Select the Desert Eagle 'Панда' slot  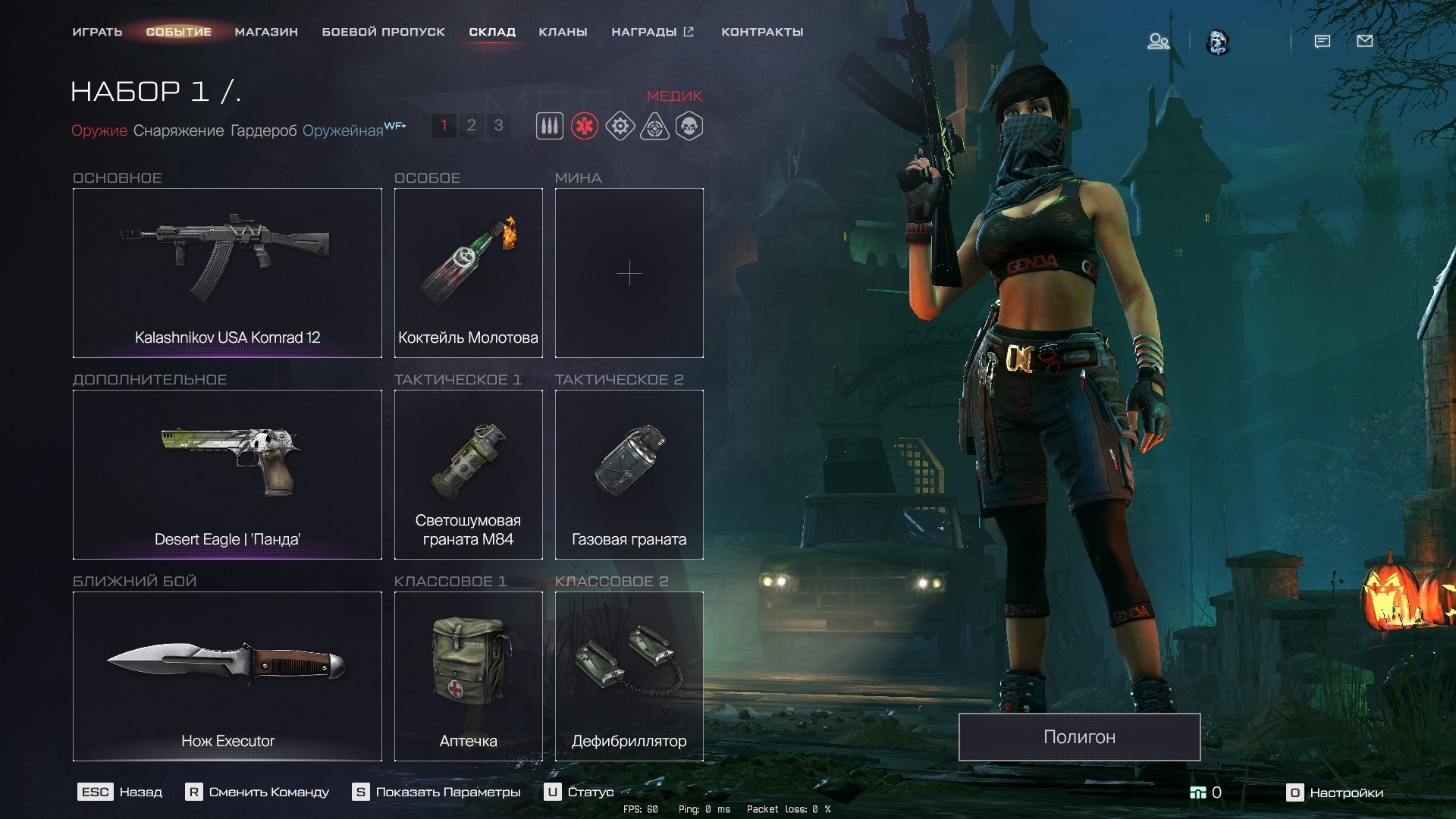point(227,474)
